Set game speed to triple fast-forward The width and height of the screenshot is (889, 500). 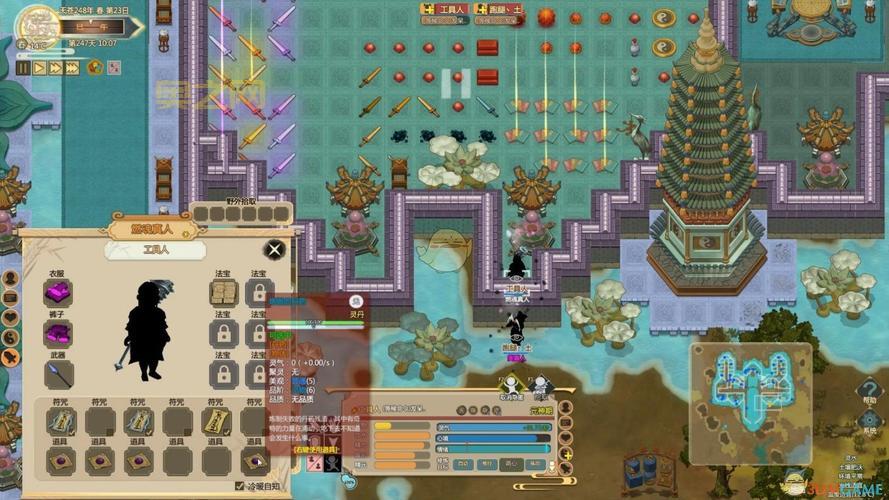73,68
